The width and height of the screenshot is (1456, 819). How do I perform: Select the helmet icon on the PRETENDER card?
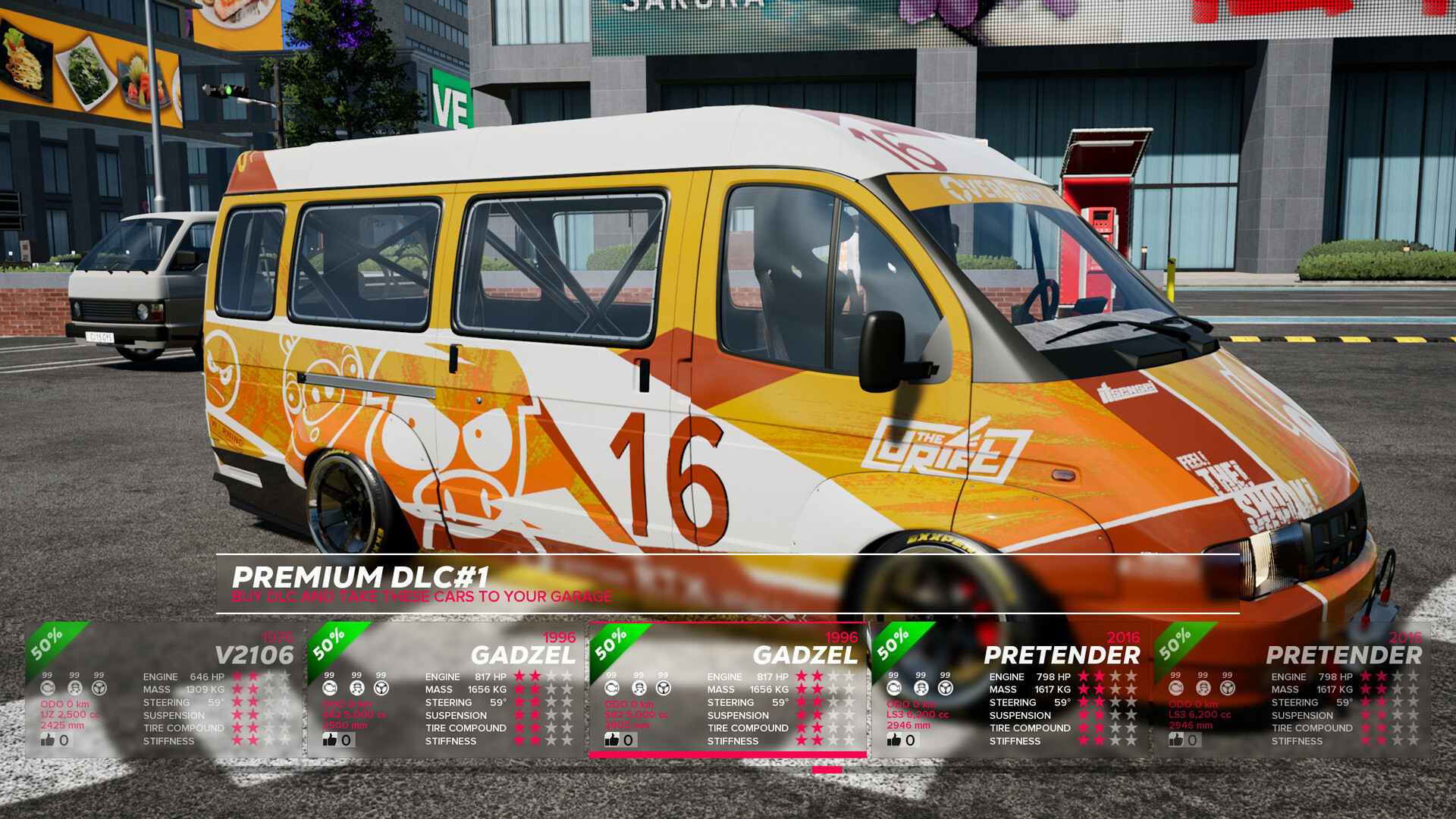click(x=919, y=687)
